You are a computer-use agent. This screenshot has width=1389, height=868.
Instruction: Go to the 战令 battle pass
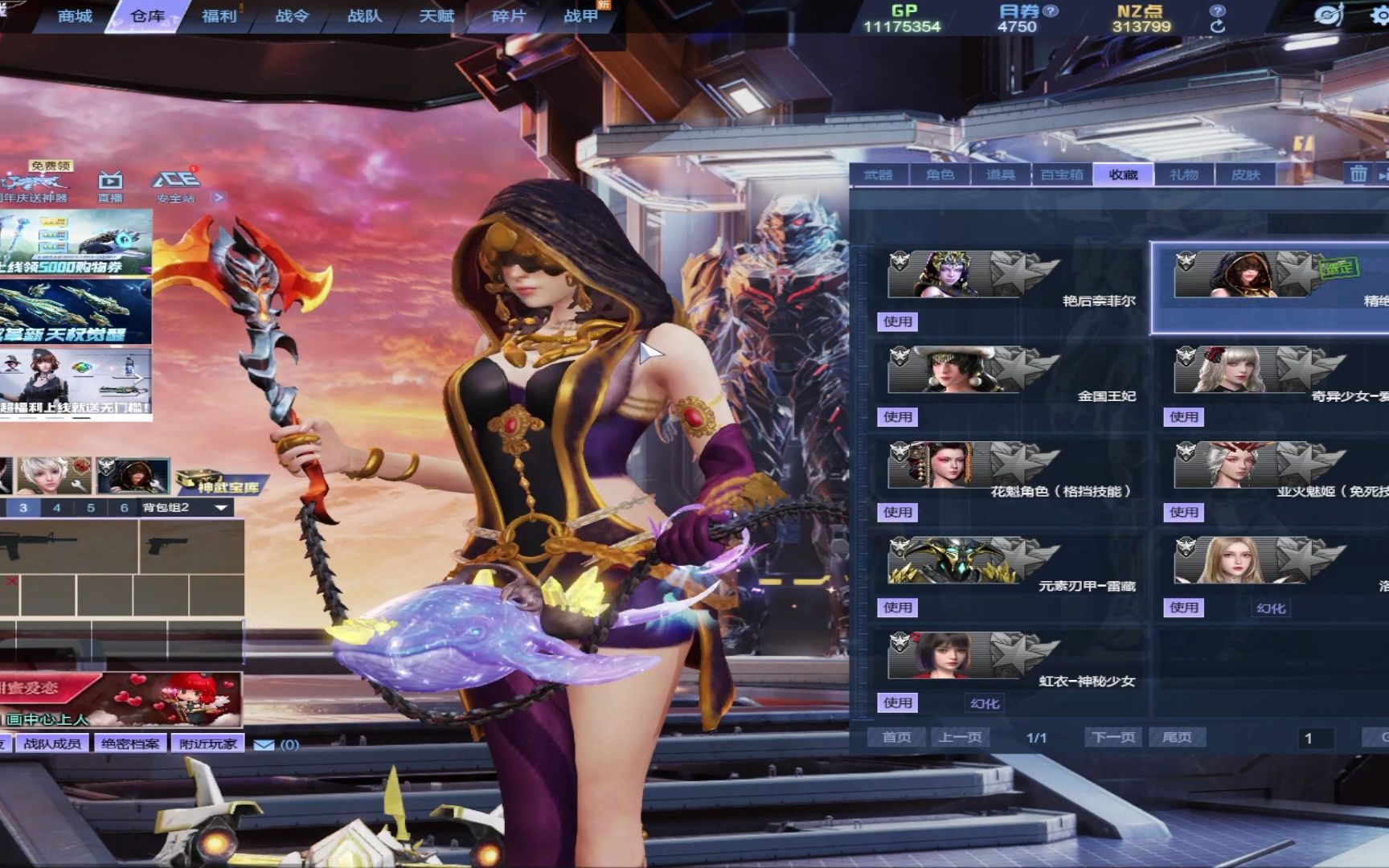click(291, 16)
